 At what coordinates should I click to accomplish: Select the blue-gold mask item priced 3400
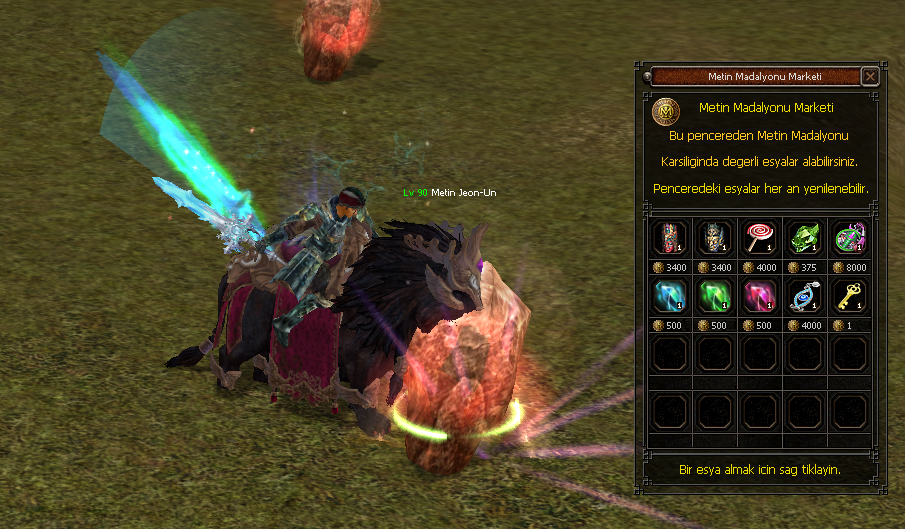[712, 238]
